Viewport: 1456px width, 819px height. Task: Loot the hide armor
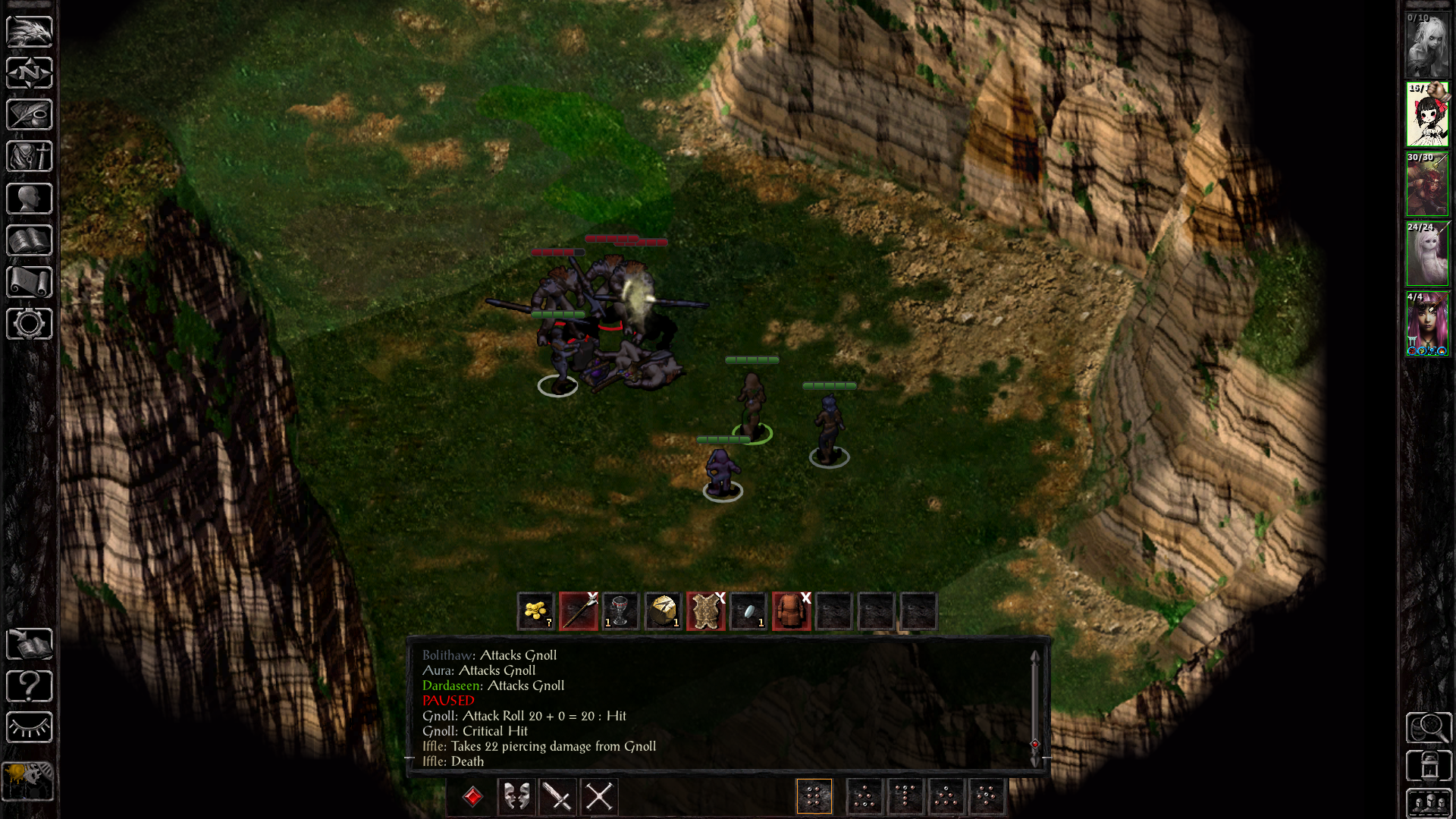pos(706,611)
